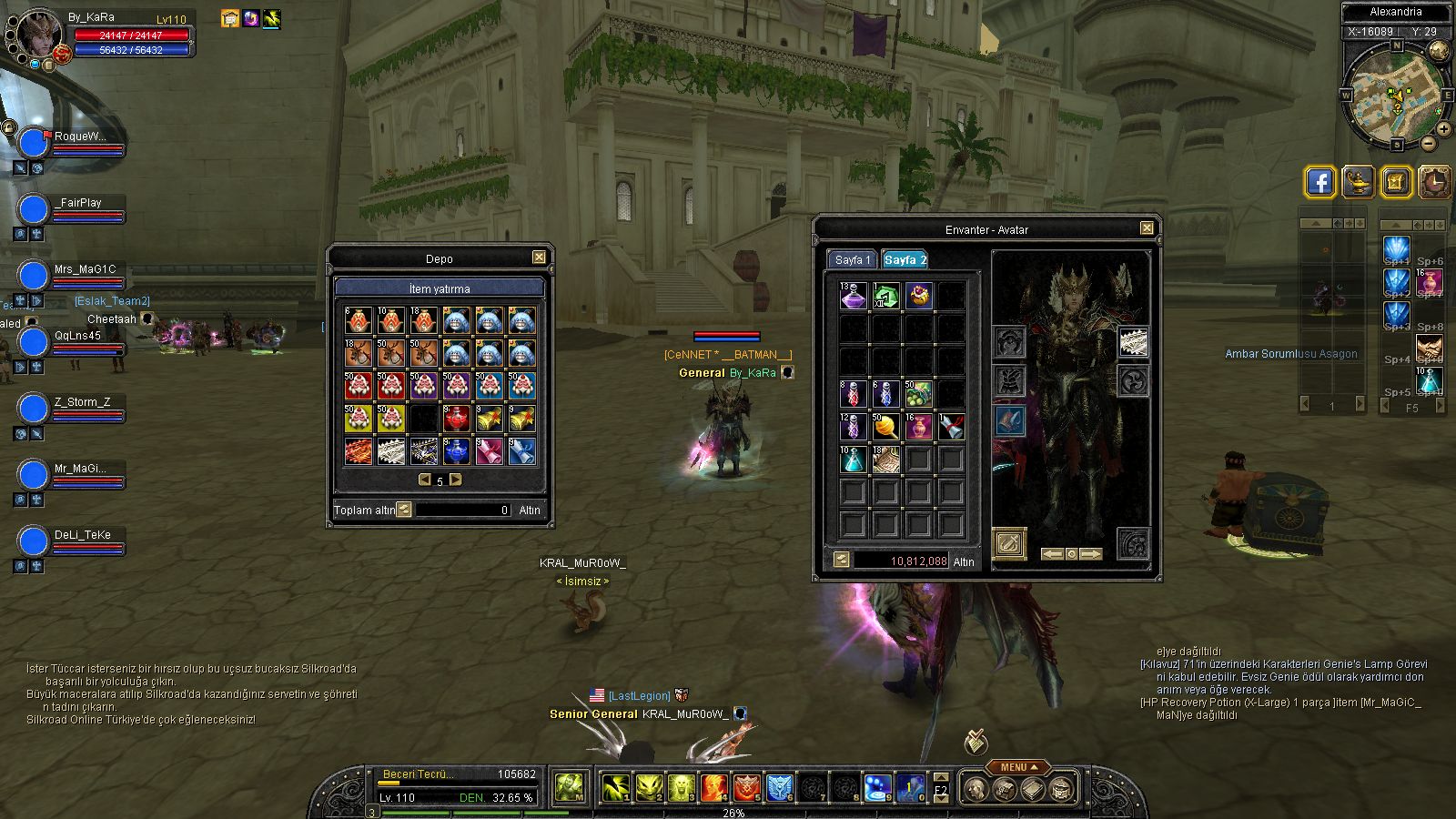Go to the previous Depo page
The width and height of the screenshot is (1456, 819).
coord(424,480)
